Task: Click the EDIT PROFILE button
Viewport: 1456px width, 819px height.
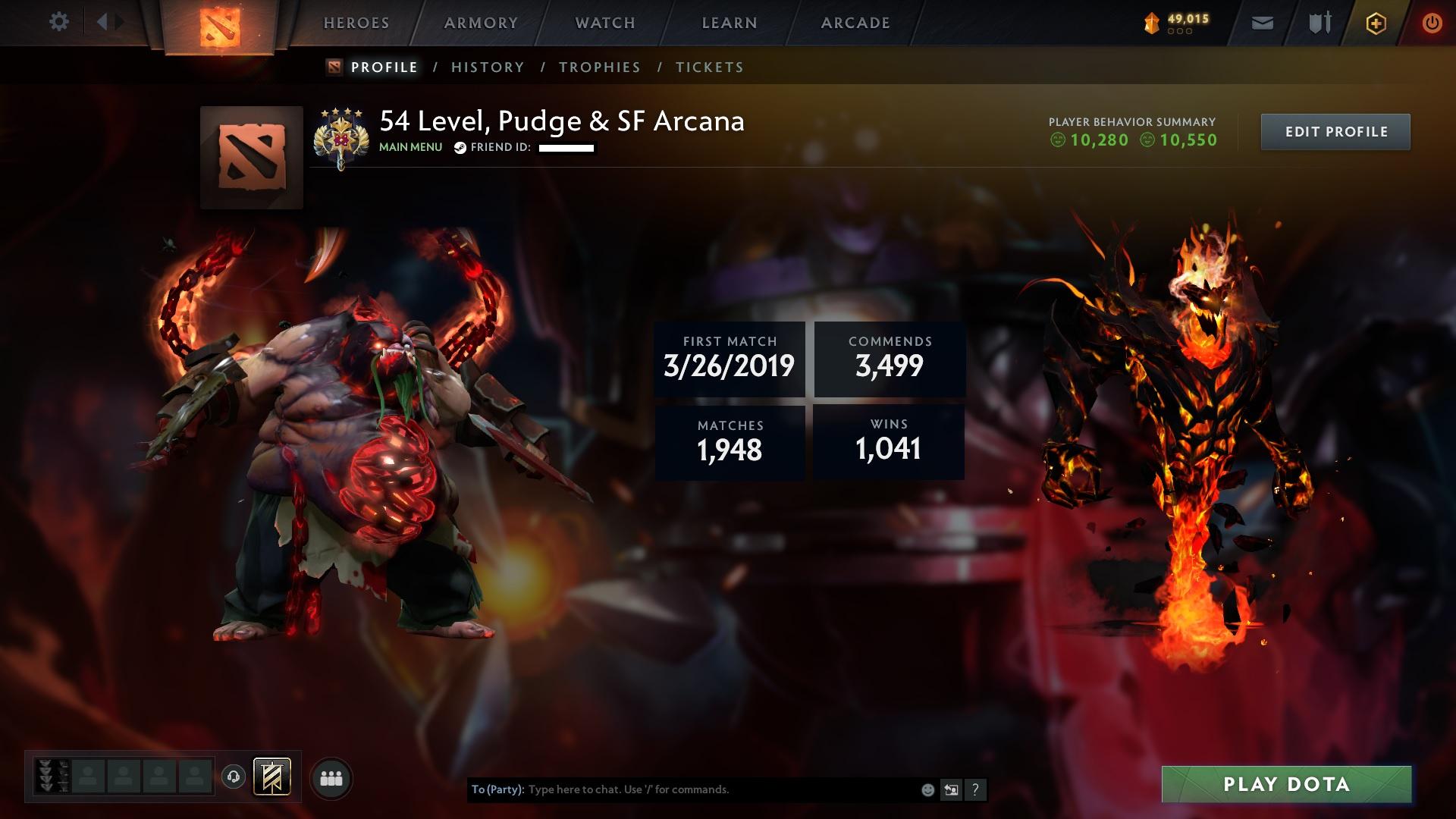Action: (1335, 131)
